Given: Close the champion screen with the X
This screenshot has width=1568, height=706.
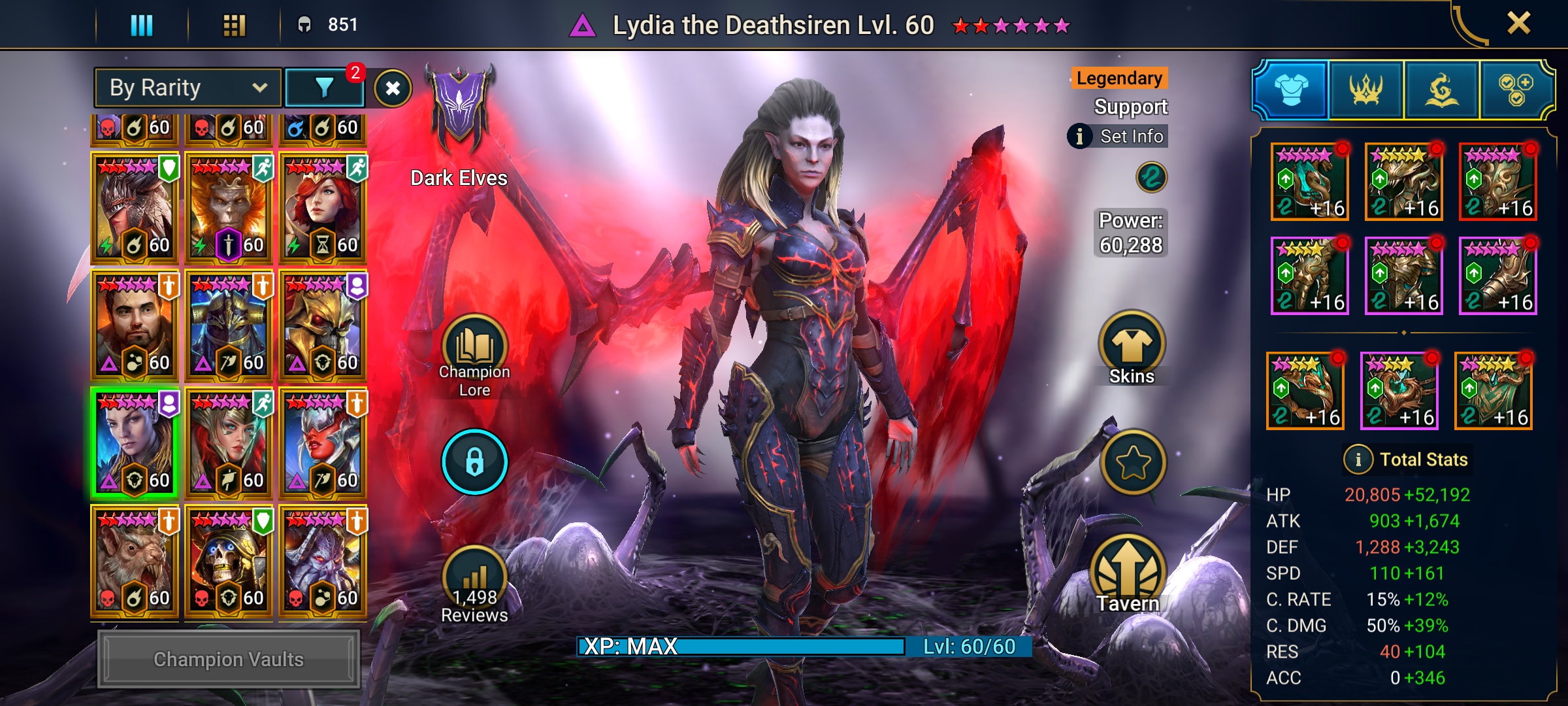Looking at the screenshot, I should [x=1518, y=24].
